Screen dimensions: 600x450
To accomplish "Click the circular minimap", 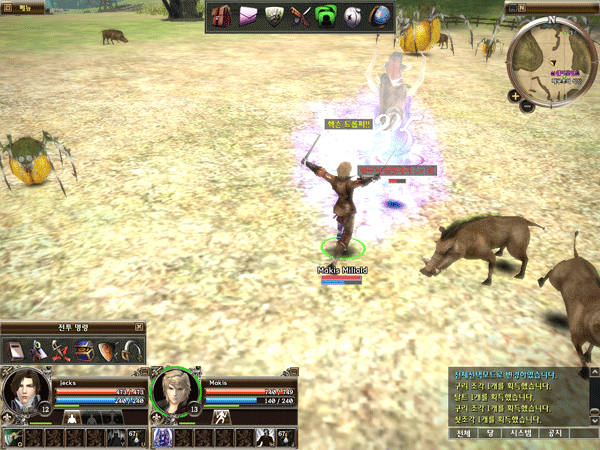I will (549, 61).
